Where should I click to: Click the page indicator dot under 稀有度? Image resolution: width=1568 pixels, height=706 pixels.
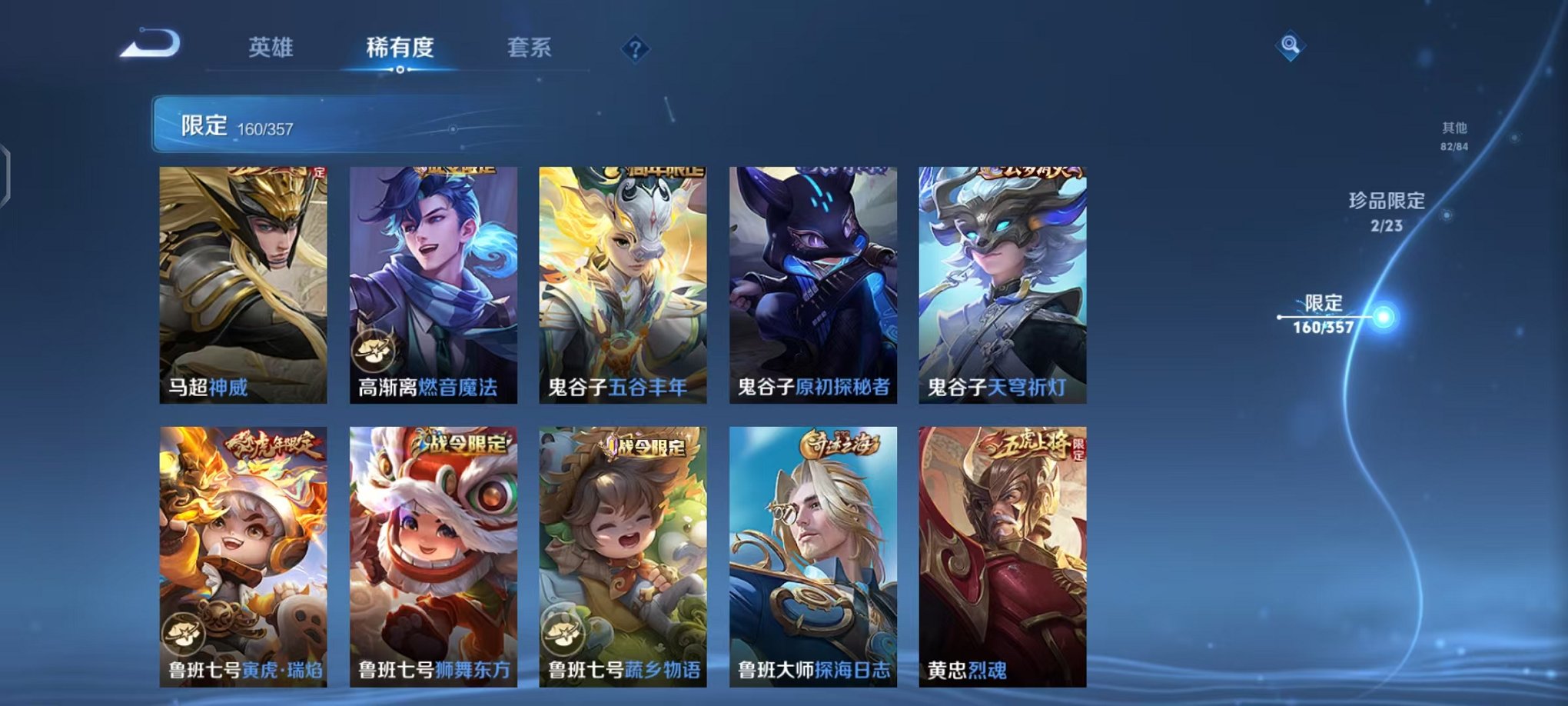pos(400,71)
